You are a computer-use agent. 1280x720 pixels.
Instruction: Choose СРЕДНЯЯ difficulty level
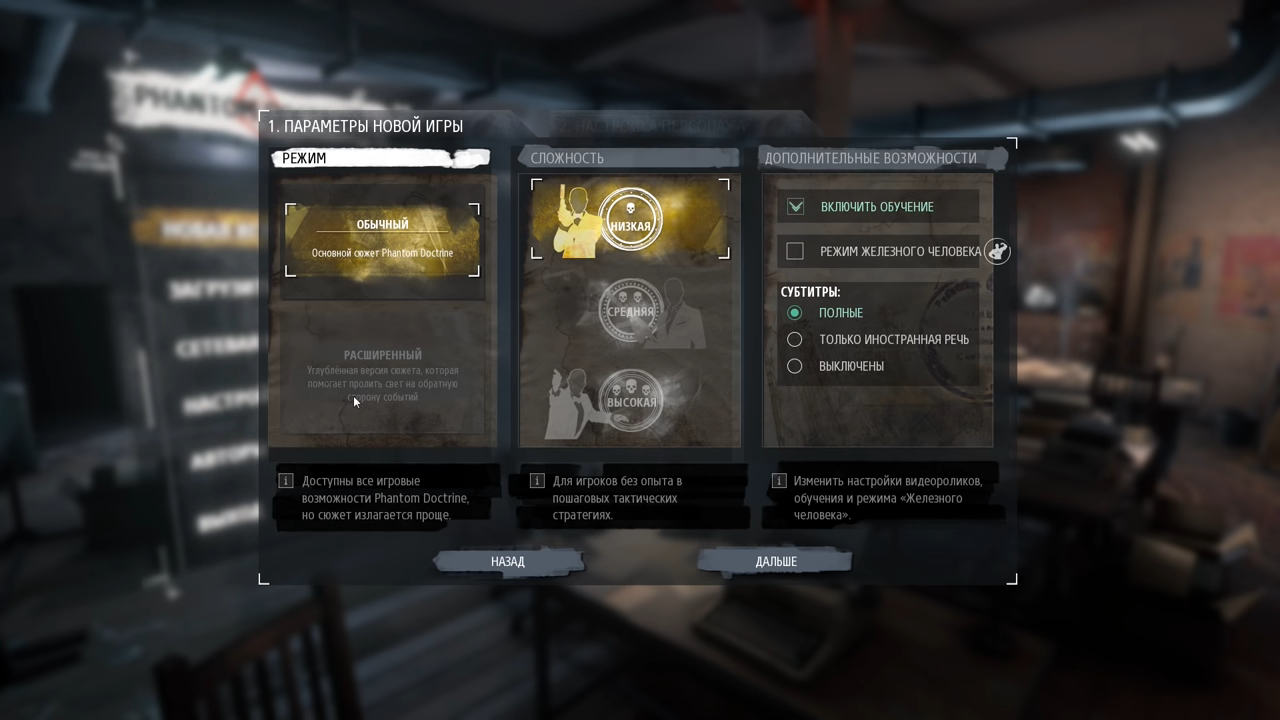pyautogui.click(x=630, y=311)
